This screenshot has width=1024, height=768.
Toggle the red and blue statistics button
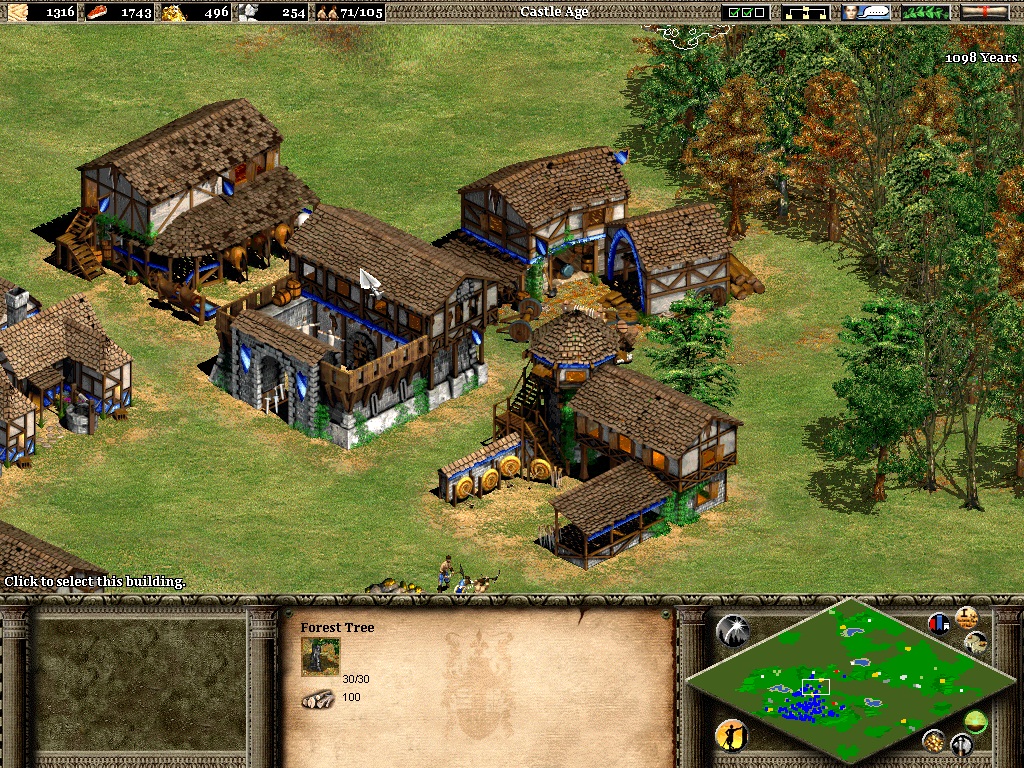pos(939,624)
